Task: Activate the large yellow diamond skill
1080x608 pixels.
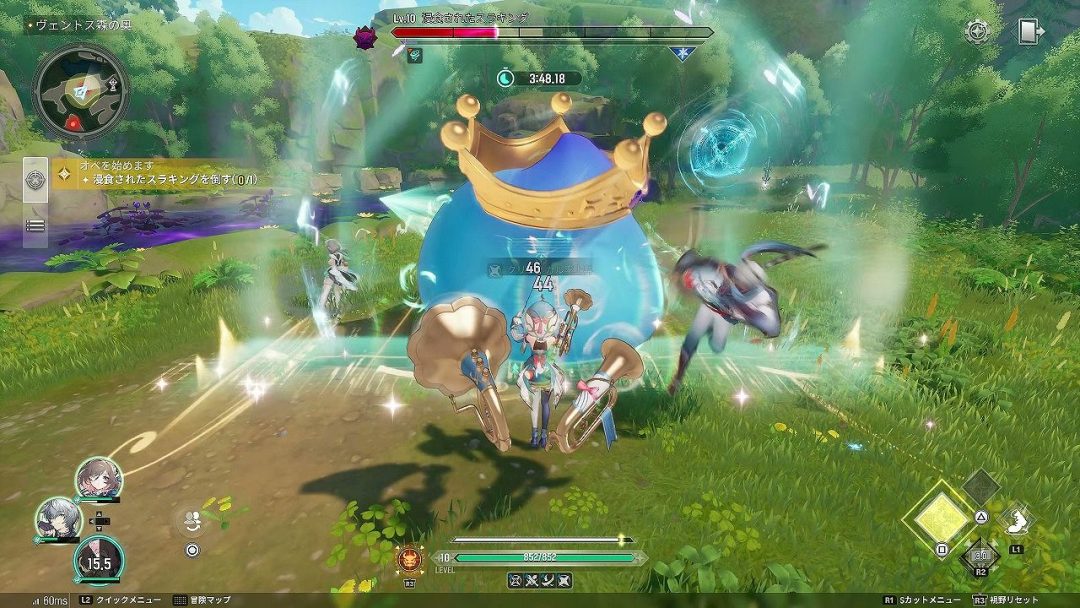Action: pos(939,517)
